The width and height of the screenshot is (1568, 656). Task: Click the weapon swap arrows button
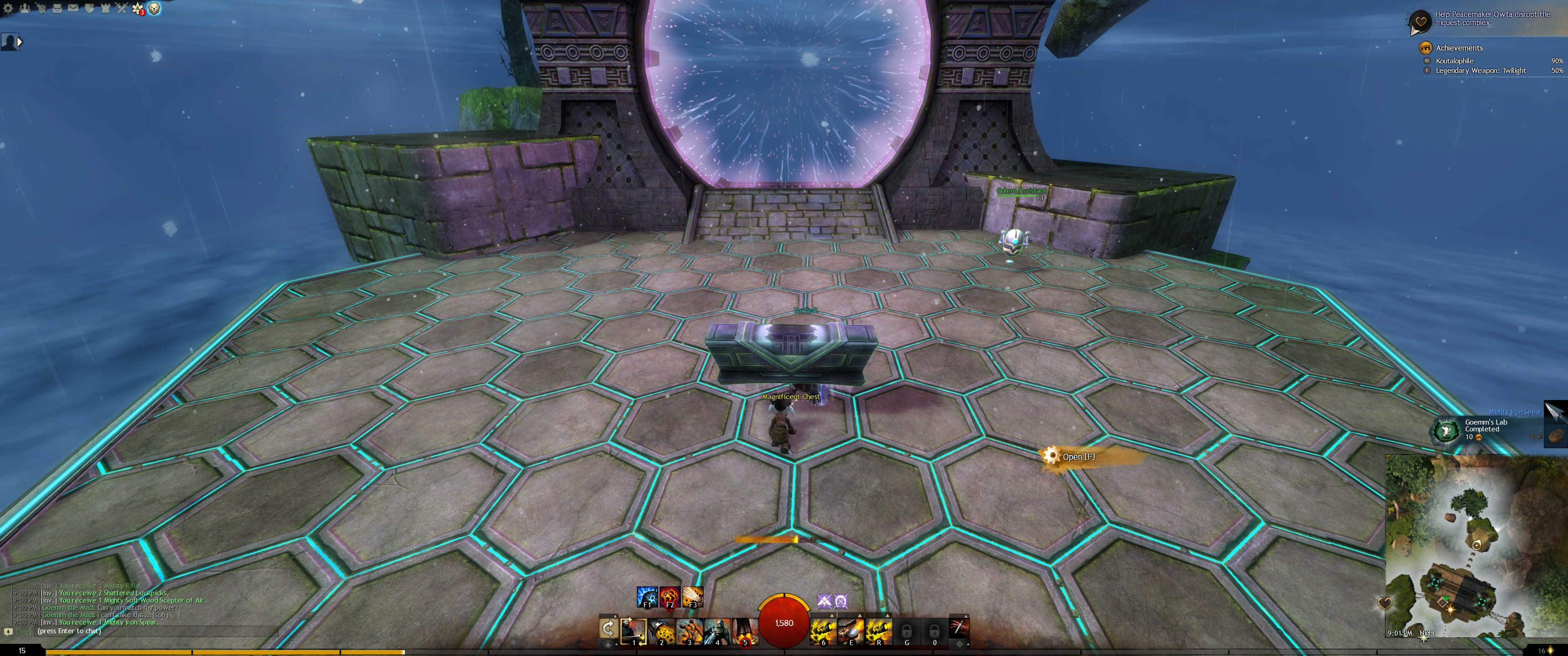point(608,628)
